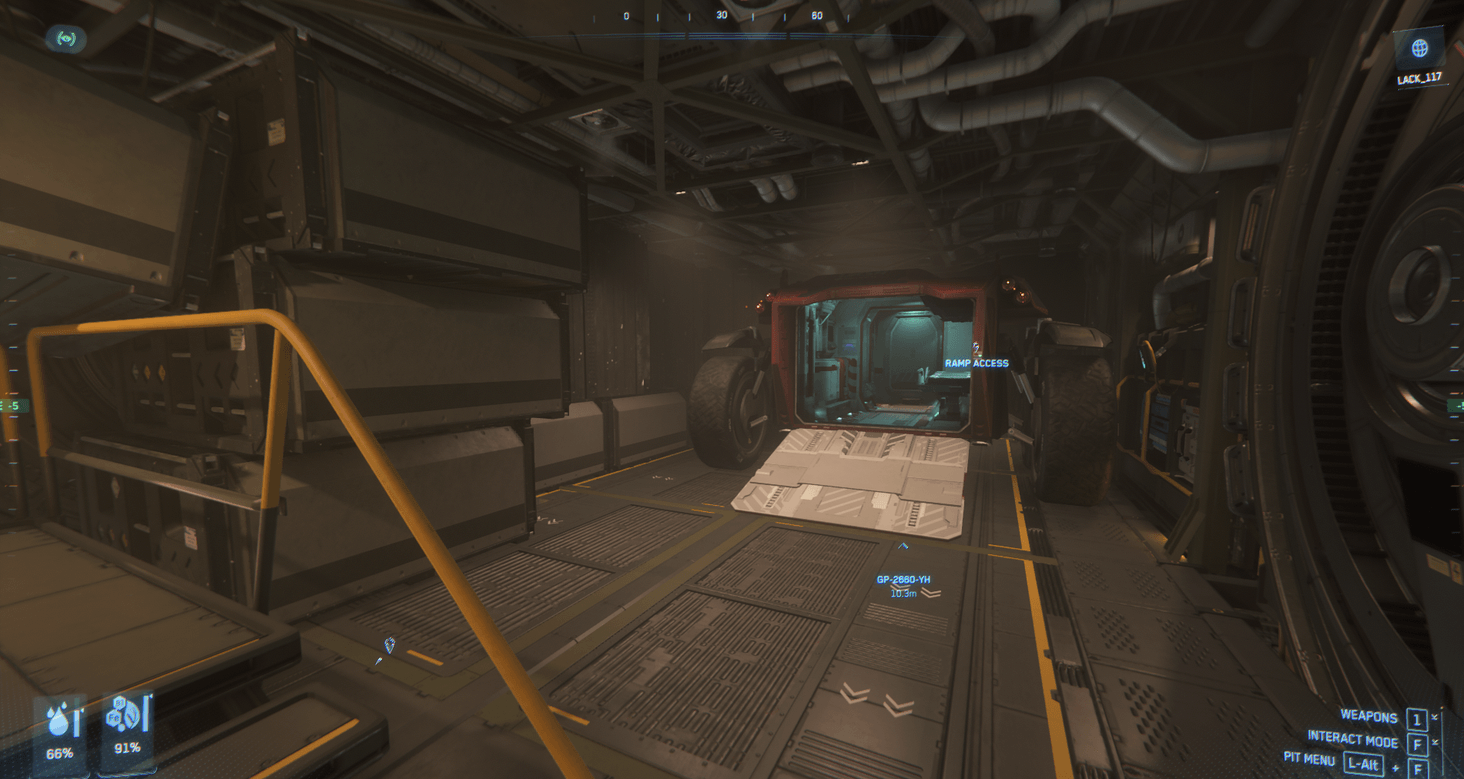Select the WEAPONS keybind number icon
1464x779 pixels.
(1415, 717)
